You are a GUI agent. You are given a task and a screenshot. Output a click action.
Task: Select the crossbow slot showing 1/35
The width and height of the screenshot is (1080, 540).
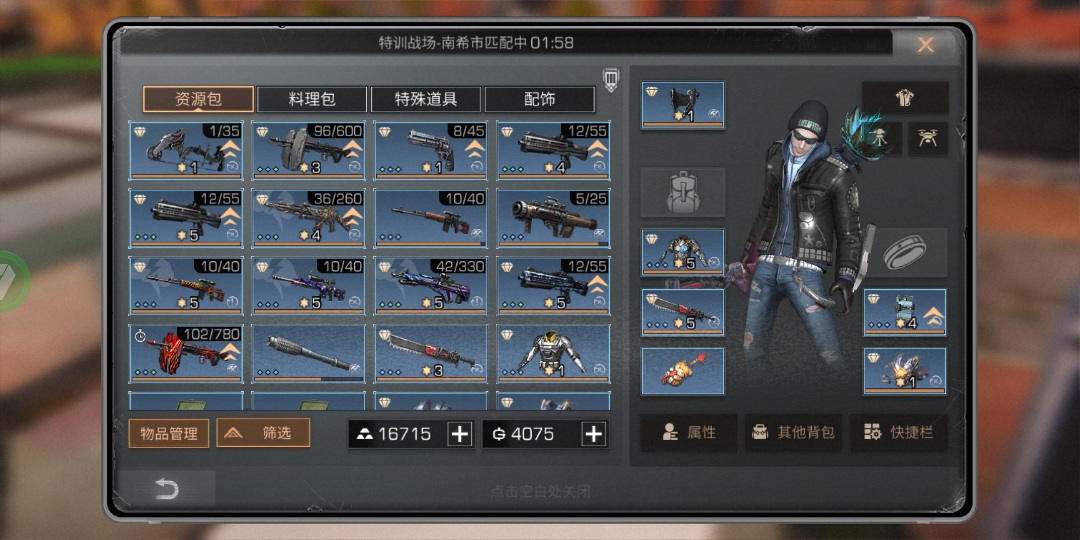coord(186,150)
